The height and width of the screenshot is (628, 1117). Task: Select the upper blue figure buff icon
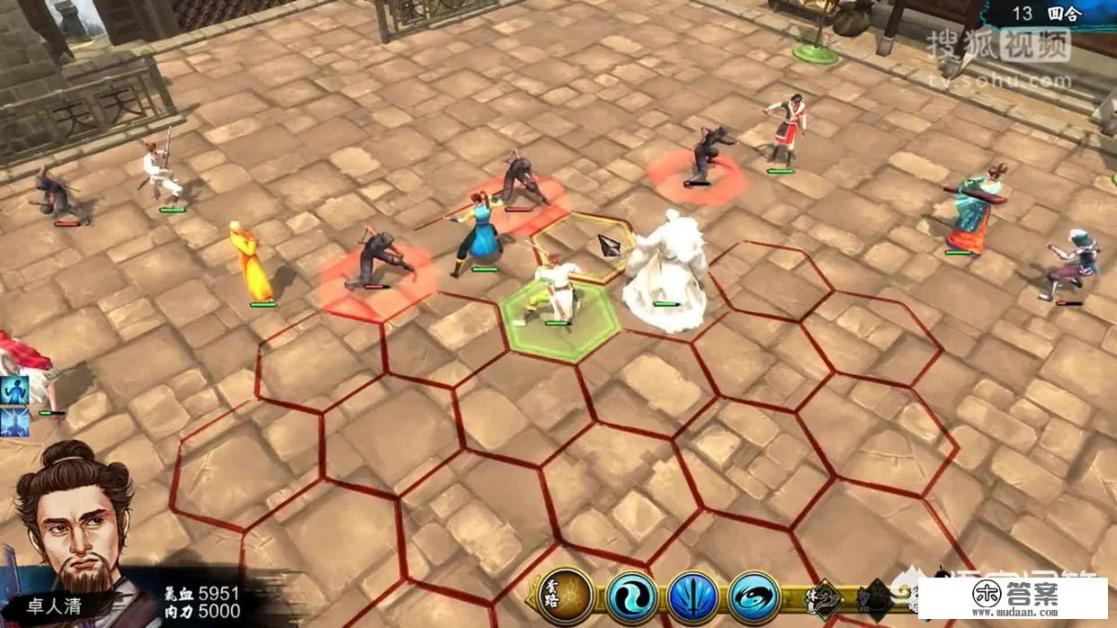pos(14,388)
